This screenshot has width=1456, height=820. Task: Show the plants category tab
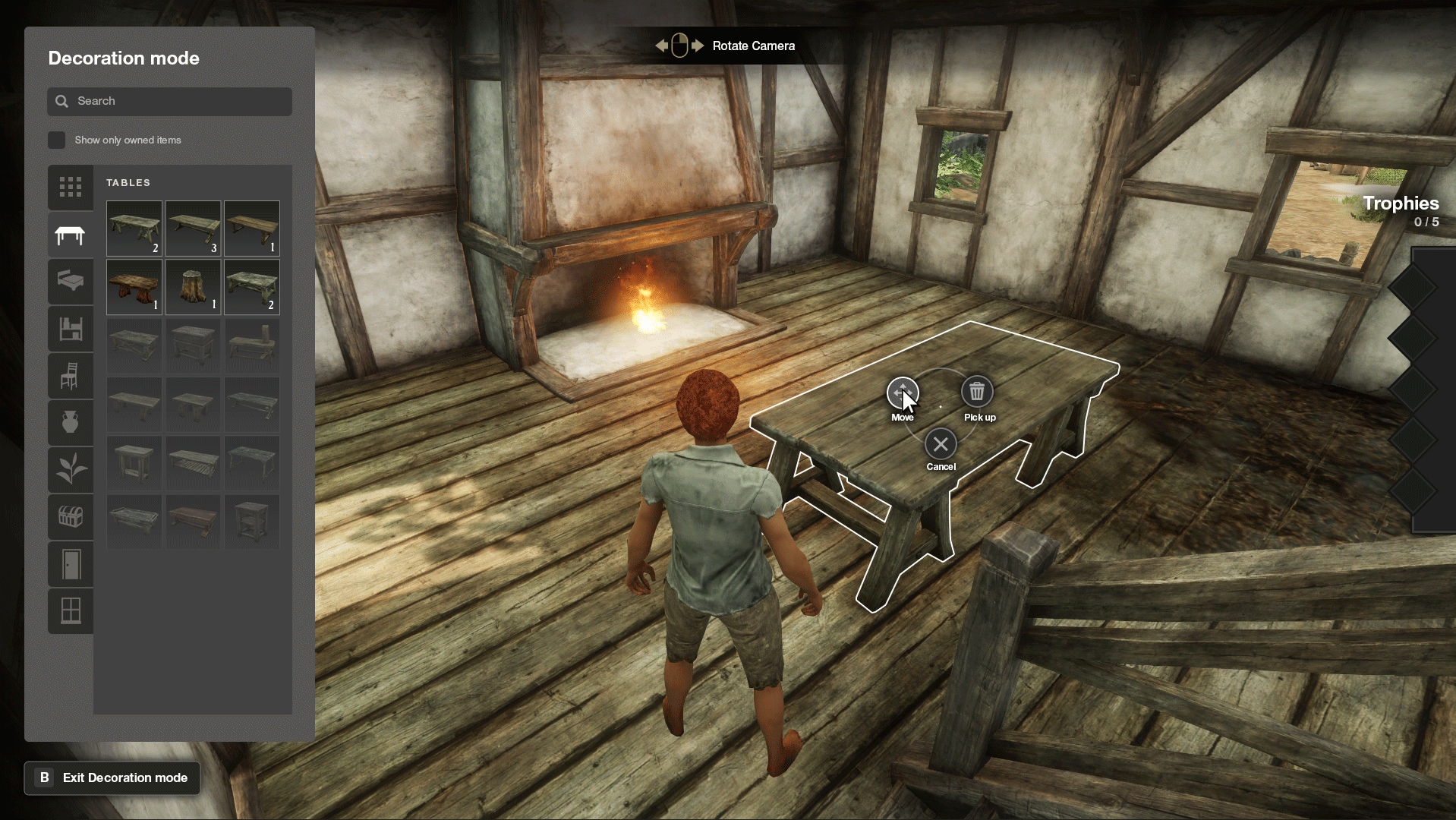71,469
